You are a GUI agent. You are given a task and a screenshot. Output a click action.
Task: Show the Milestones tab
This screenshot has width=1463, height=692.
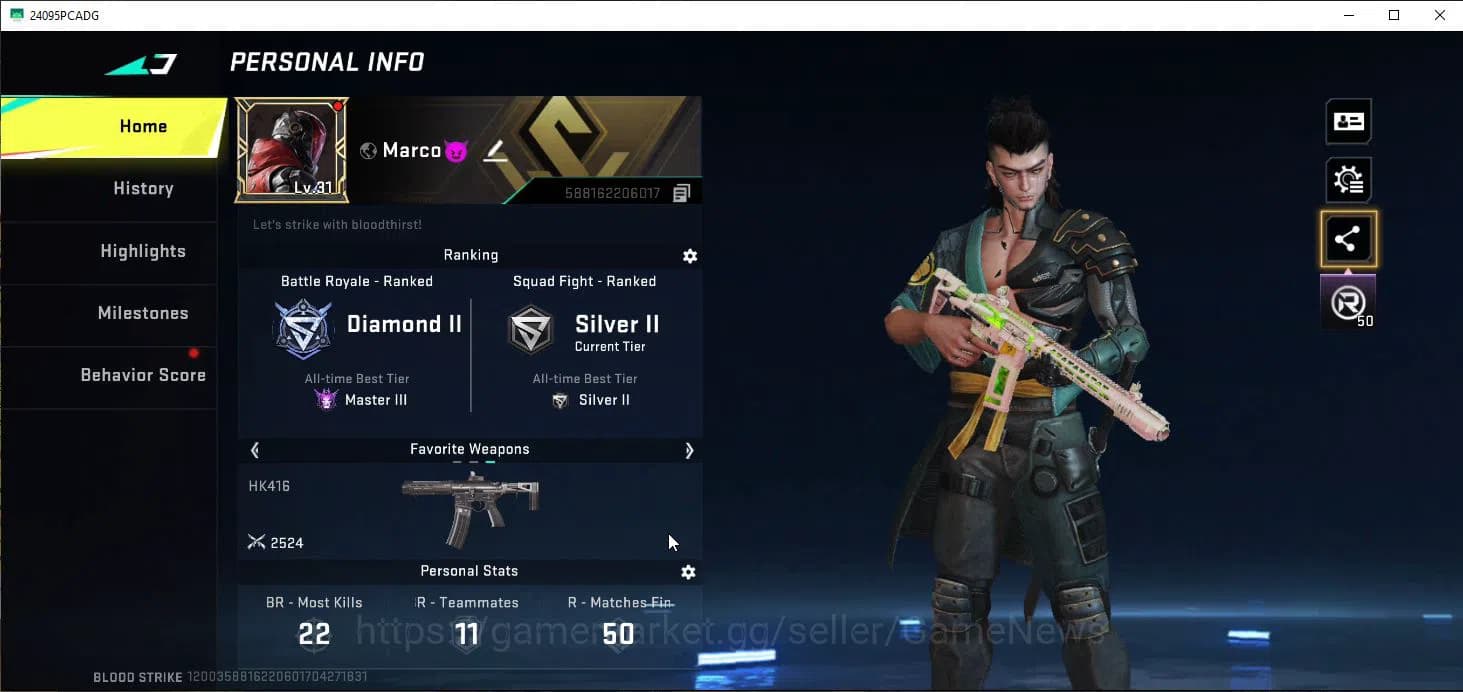[x=143, y=313]
